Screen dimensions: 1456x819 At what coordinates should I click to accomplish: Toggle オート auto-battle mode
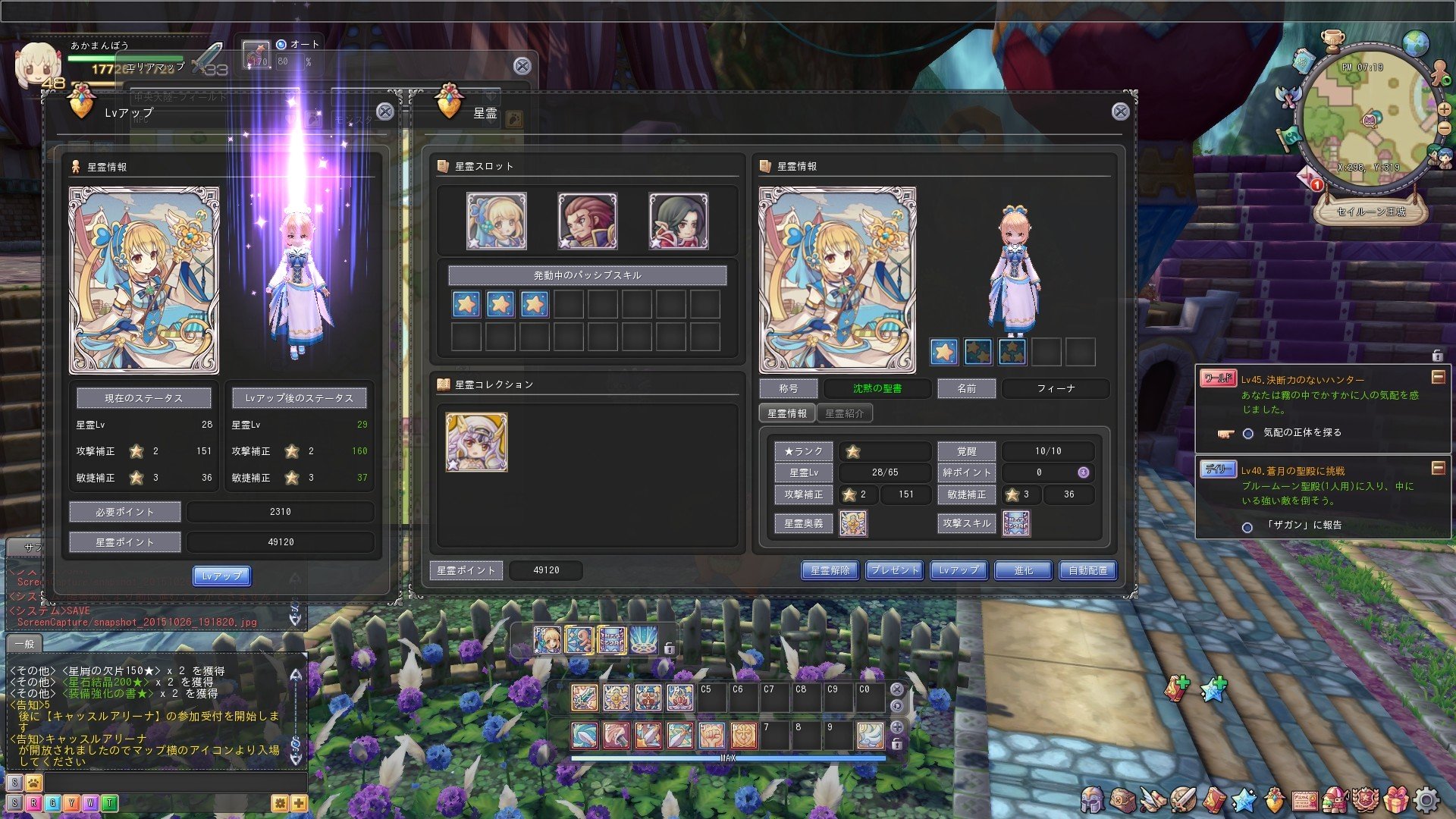(x=281, y=45)
